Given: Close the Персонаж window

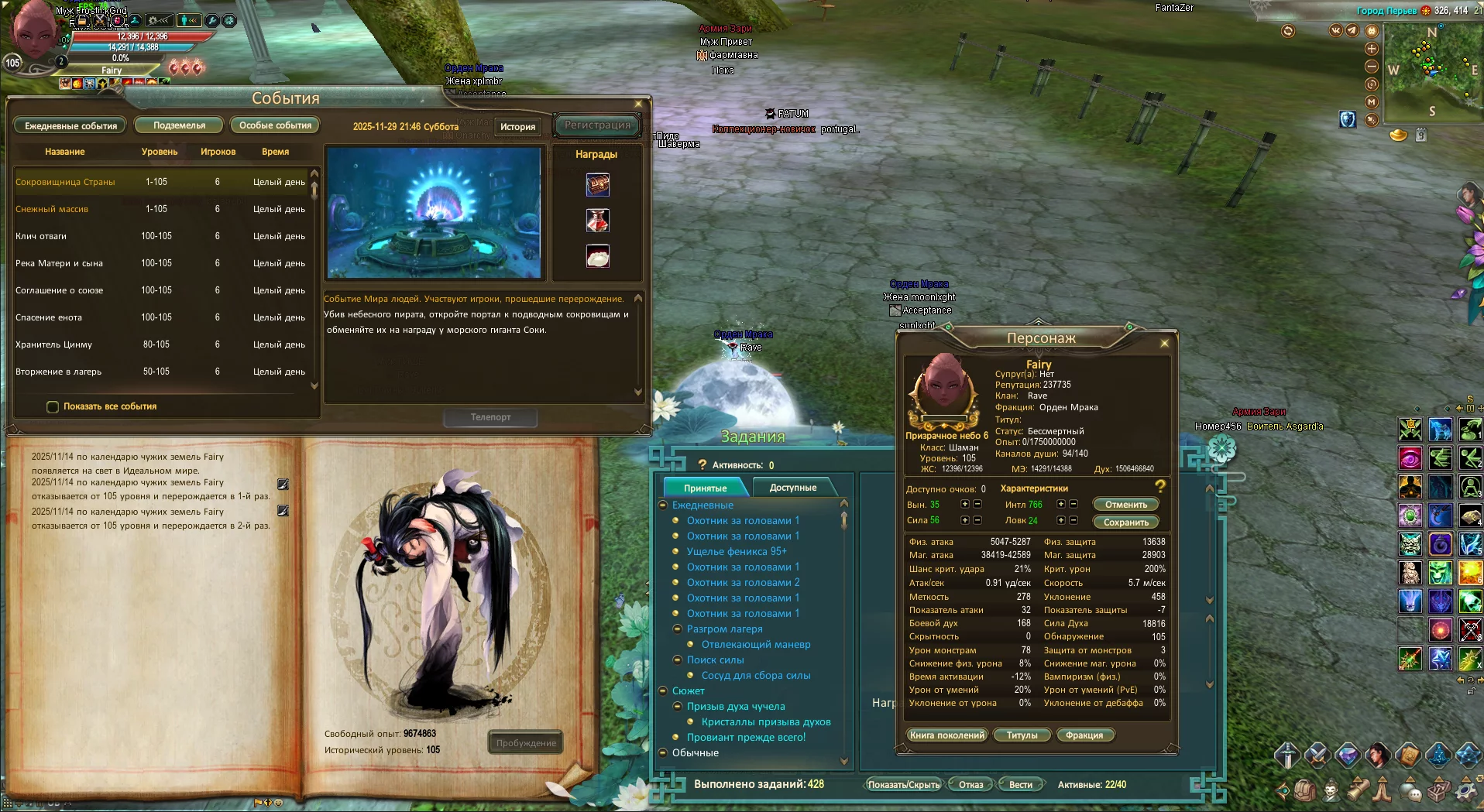Looking at the screenshot, I should [x=1164, y=343].
